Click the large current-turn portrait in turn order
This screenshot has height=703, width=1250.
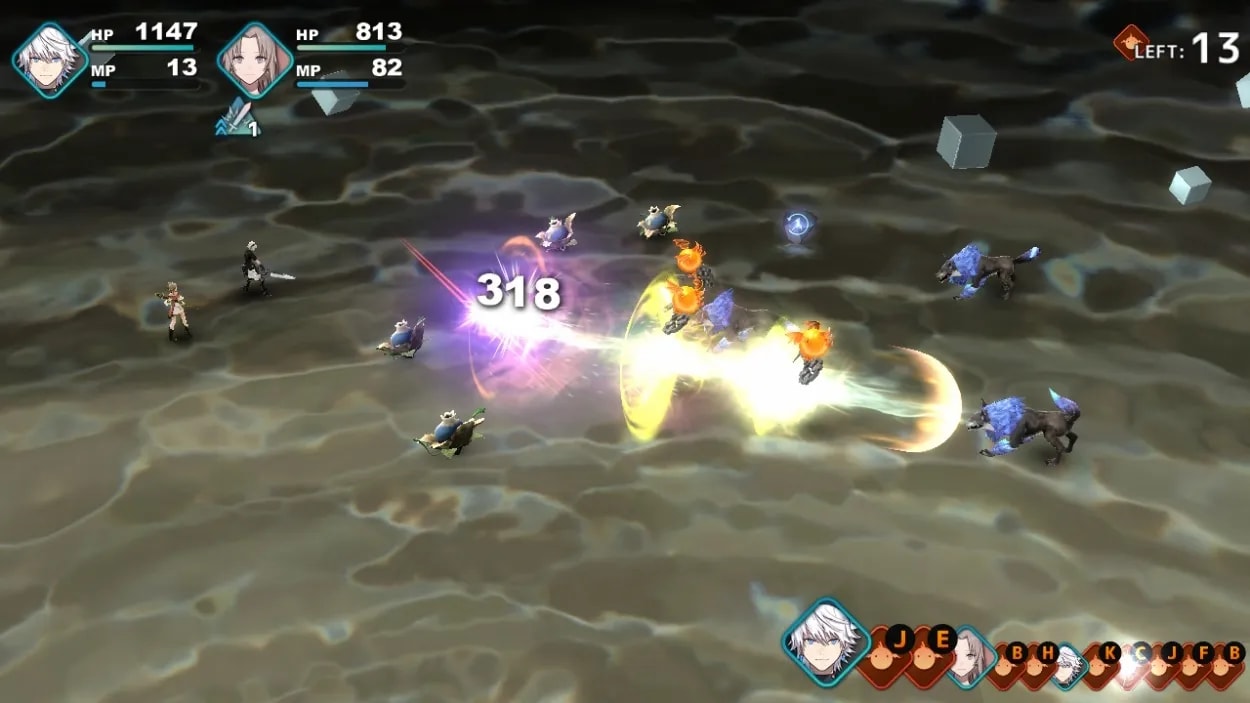(826, 641)
